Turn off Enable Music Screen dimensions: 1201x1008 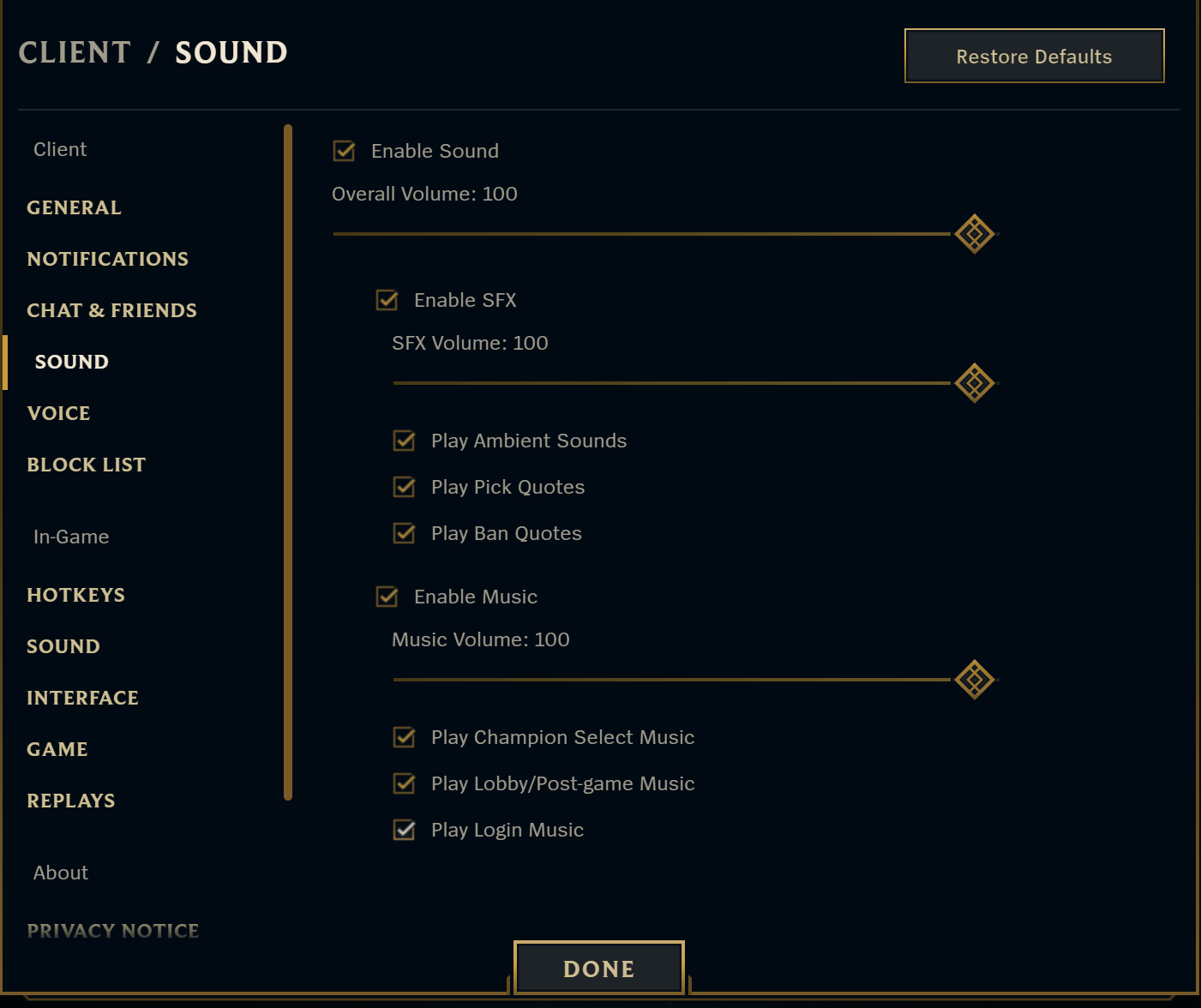[386, 597]
